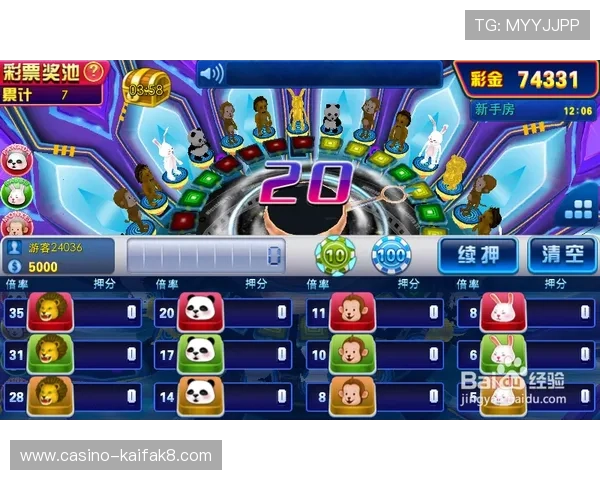600x480 pixels.
Task: Open the grid menu icon
Action: coord(578,208)
